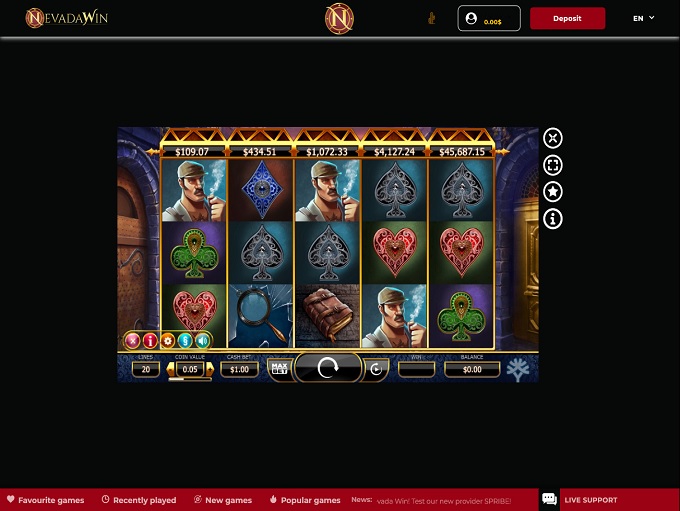This screenshot has height=511, width=680.
Task: Open the Favourite games section
Action: point(45,500)
